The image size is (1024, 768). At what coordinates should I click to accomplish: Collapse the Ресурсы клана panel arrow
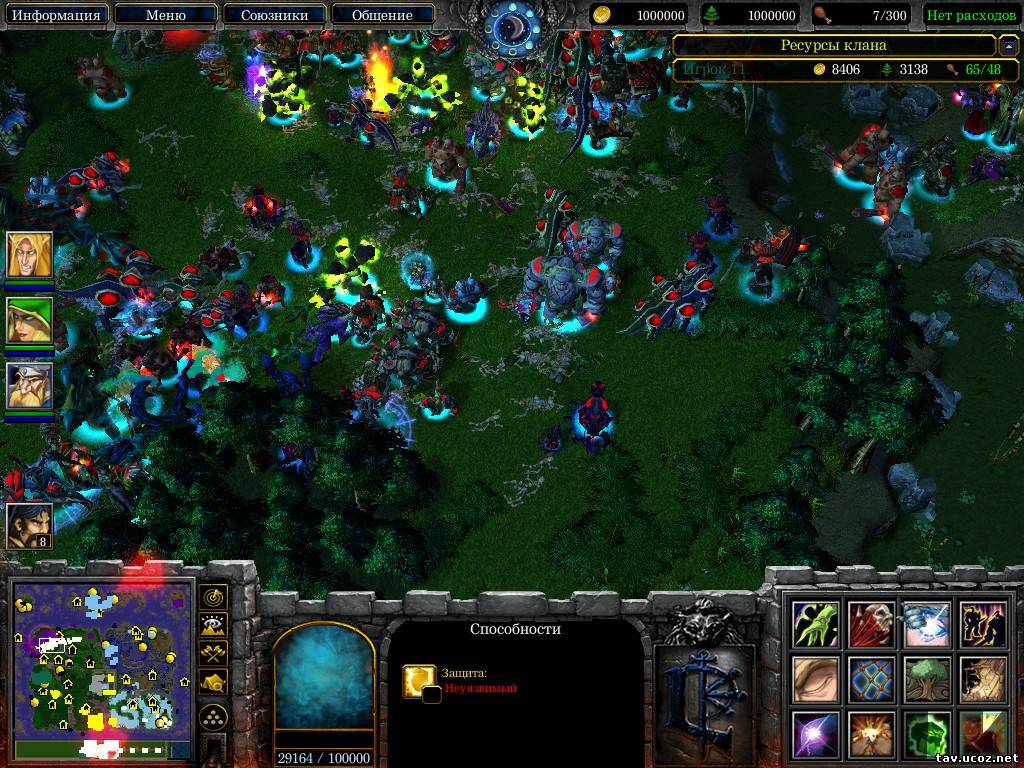(x=1009, y=45)
